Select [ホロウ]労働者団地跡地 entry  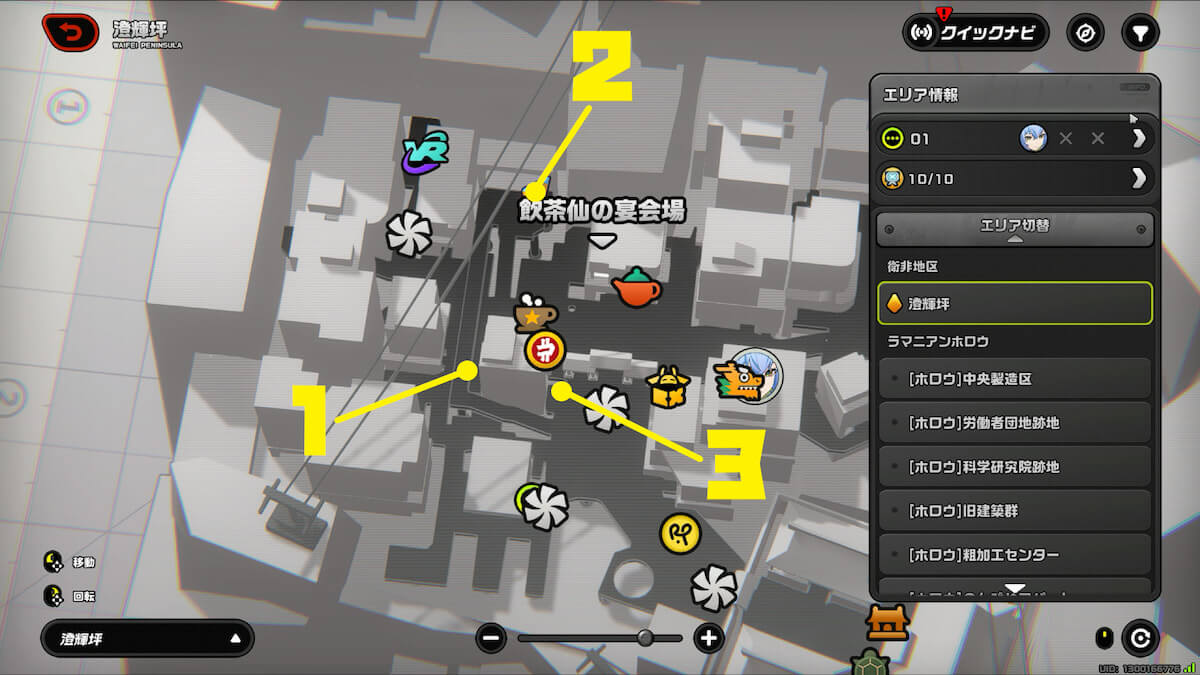tap(1014, 423)
